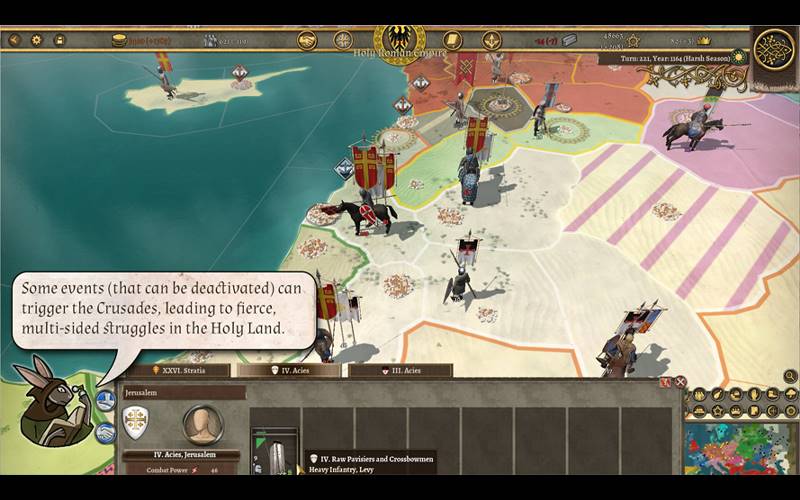Viewport: 800px width, 500px height.
Task: Click the gold coins treasury icon
Action: (119, 40)
